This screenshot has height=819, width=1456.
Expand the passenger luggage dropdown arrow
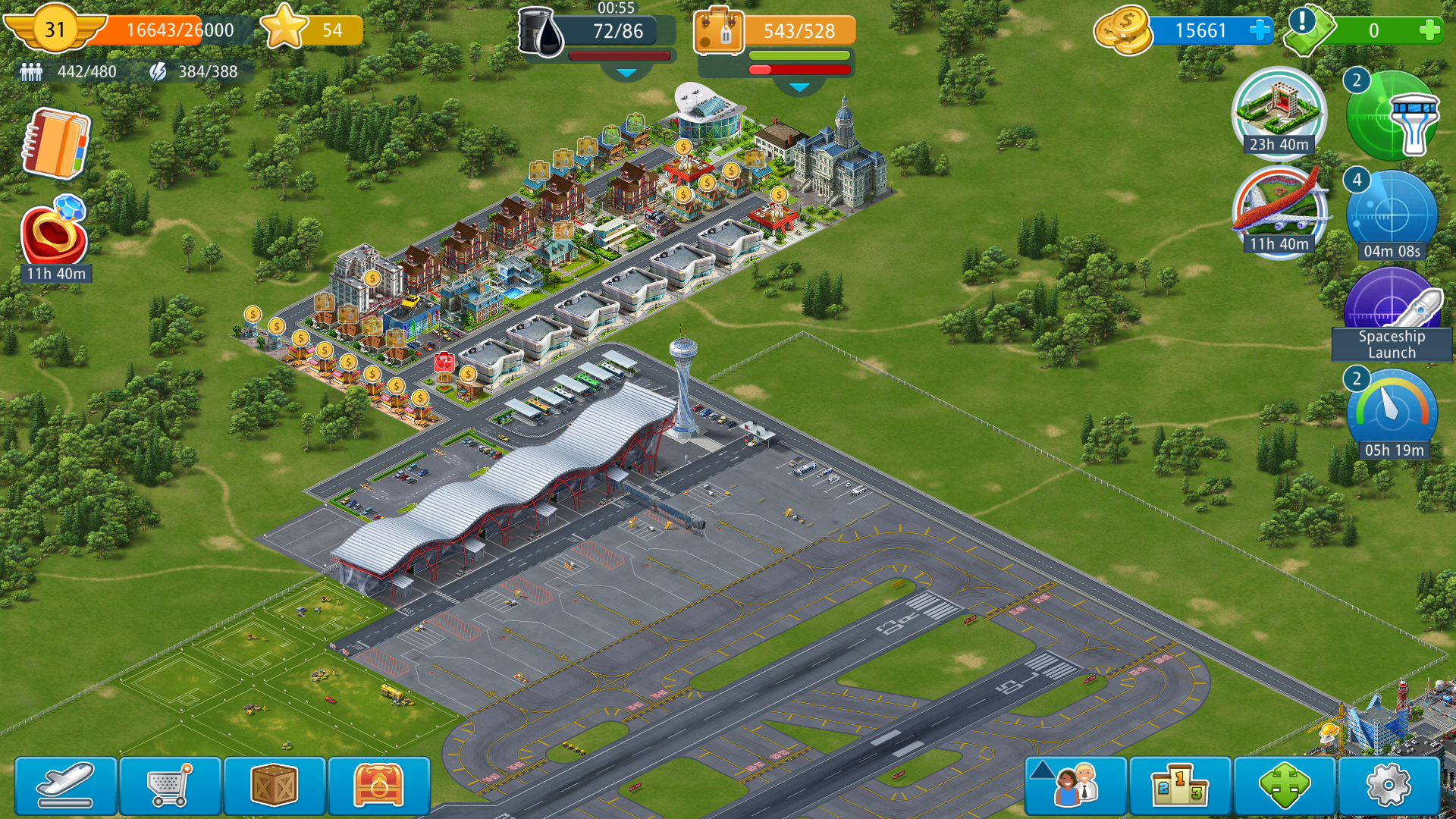[x=799, y=87]
